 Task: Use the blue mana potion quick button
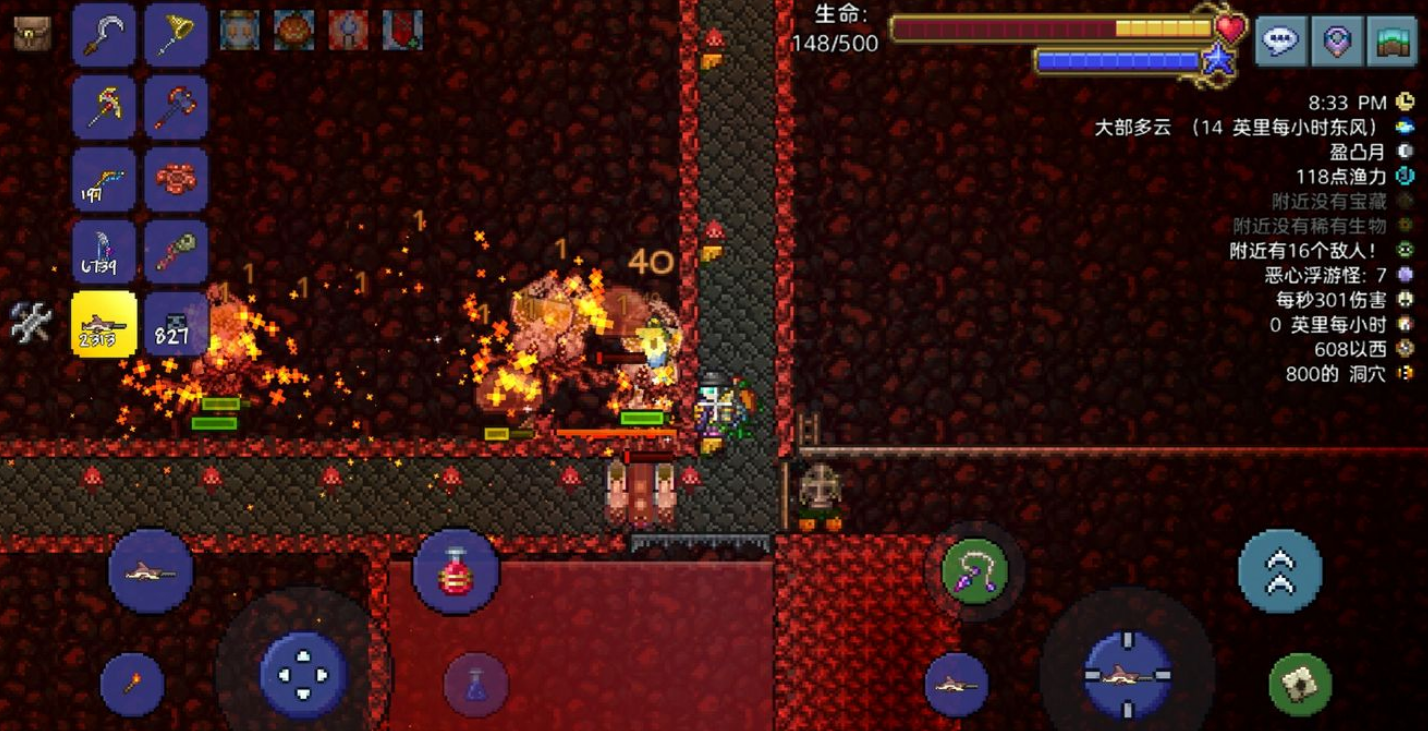(476, 684)
